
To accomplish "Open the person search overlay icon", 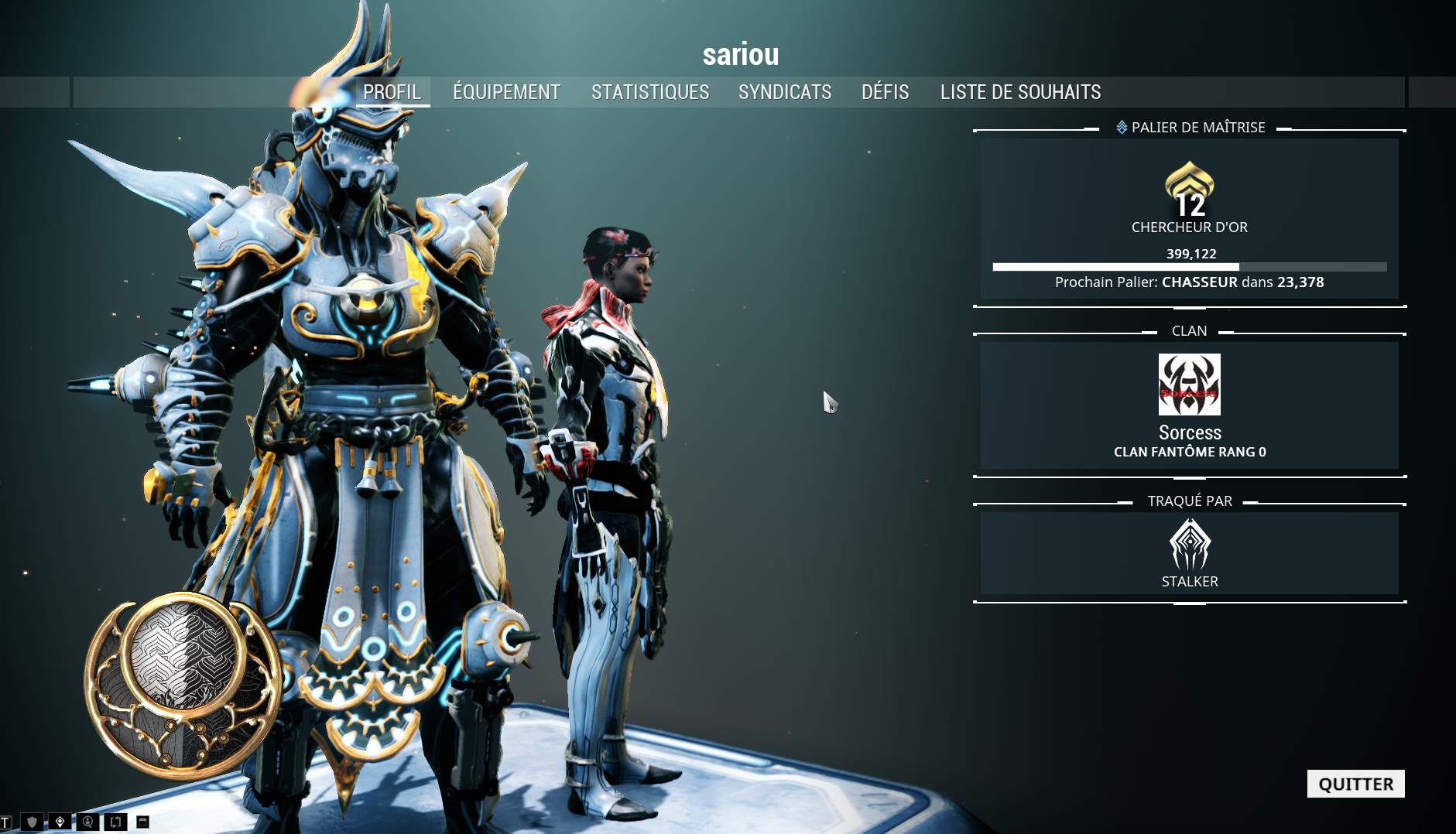I will point(87,822).
